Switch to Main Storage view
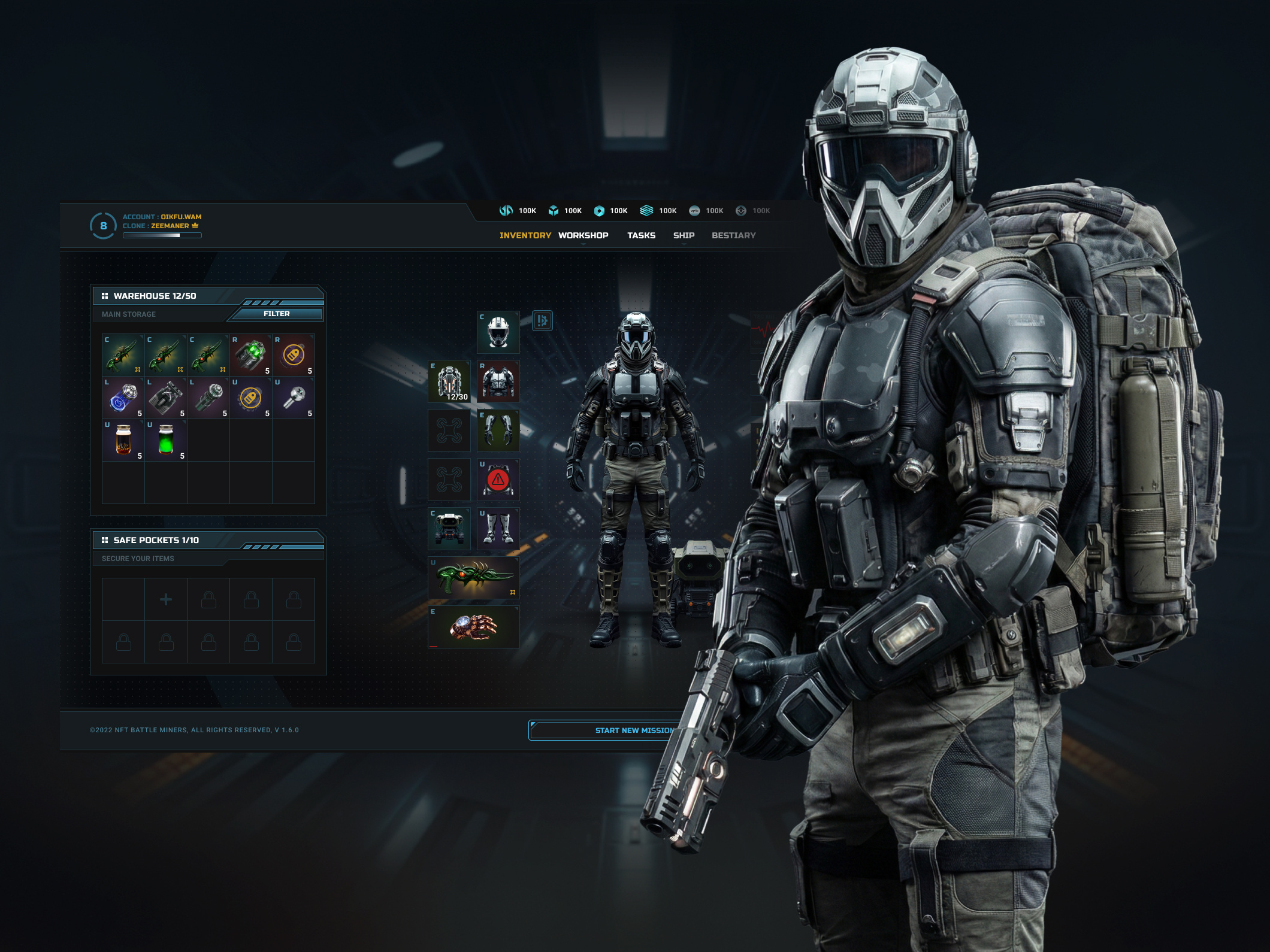 129,314
